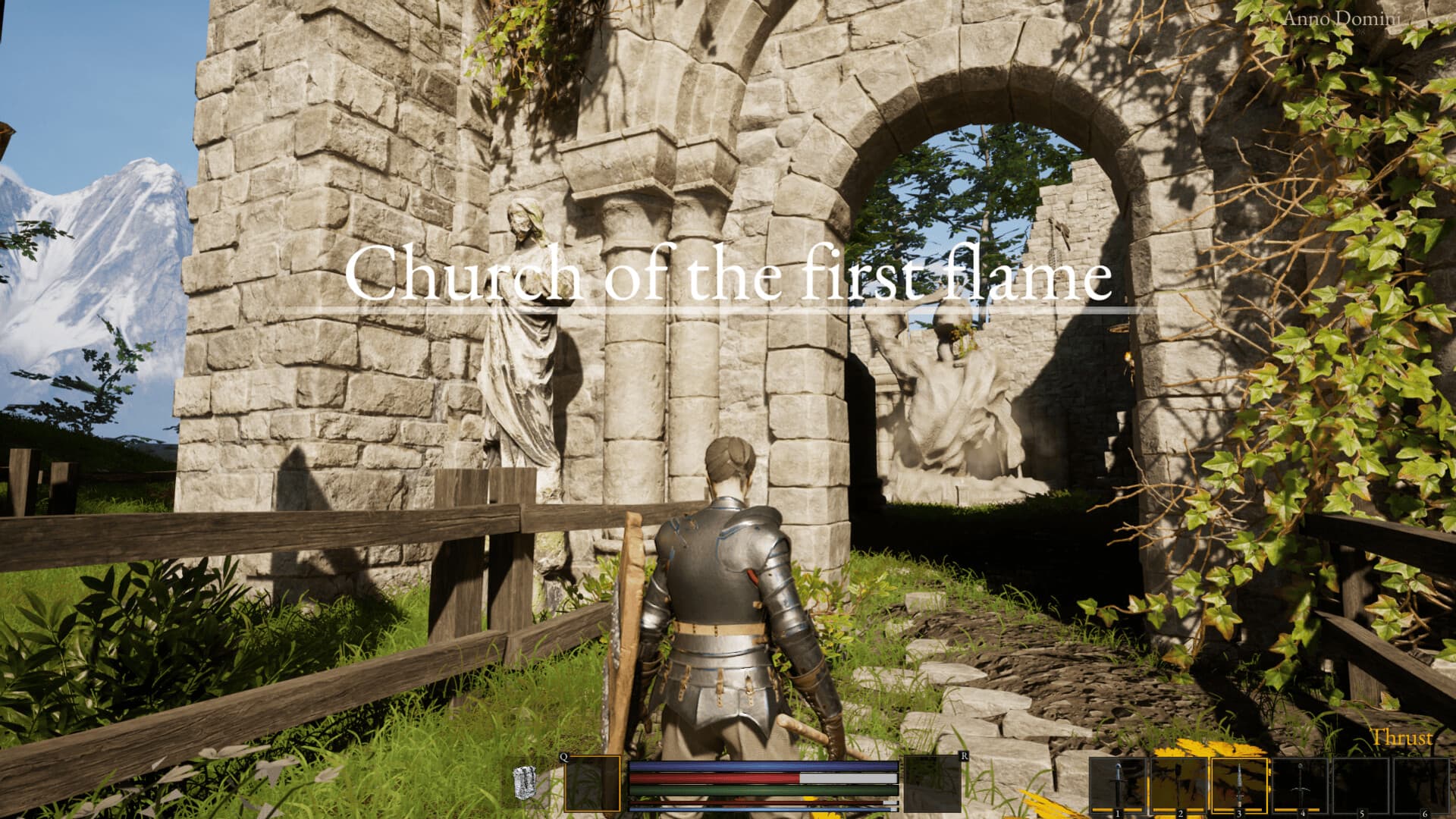Select the spear in hotbar slot 3
Screen dimensions: 1456x819
(x=1239, y=785)
